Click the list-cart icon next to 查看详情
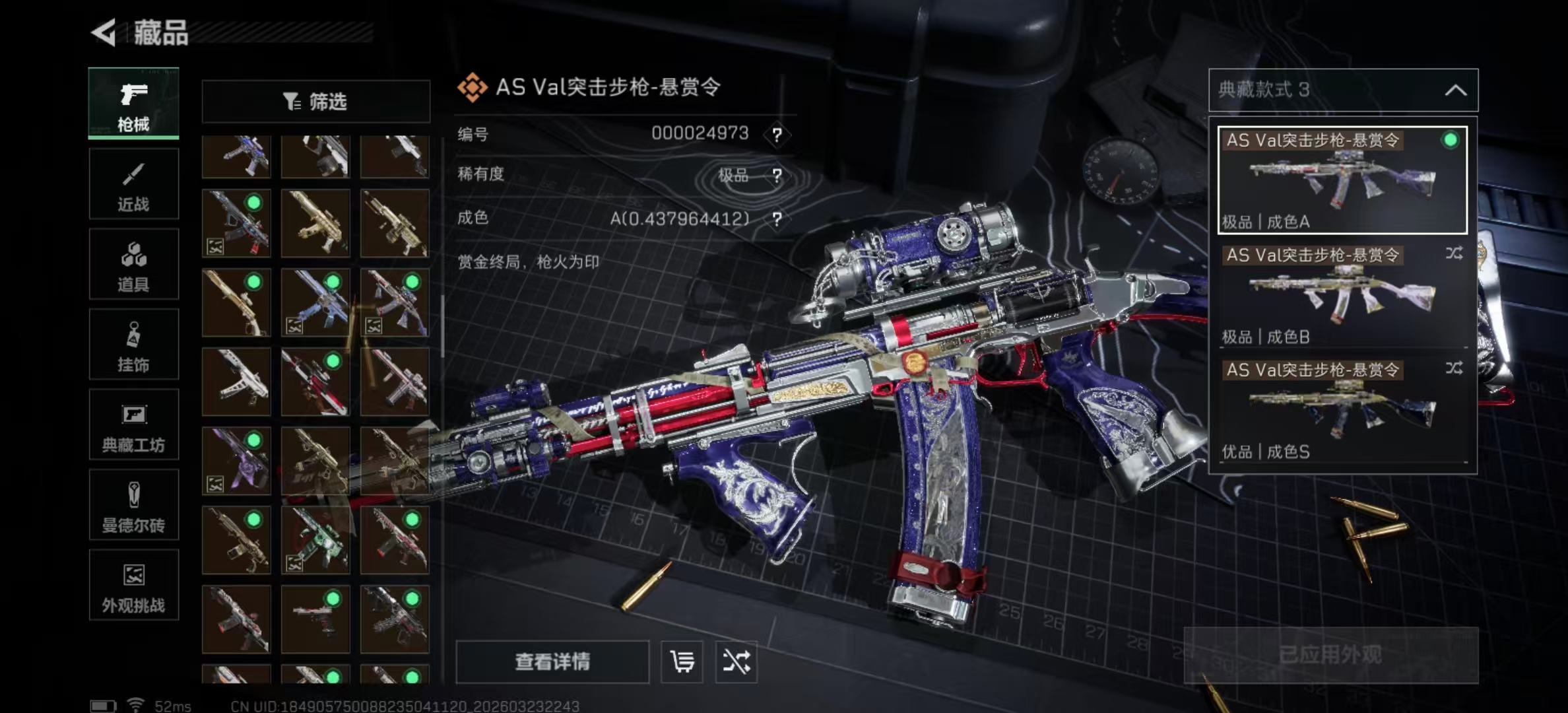The width and height of the screenshot is (1568, 713). (x=682, y=662)
